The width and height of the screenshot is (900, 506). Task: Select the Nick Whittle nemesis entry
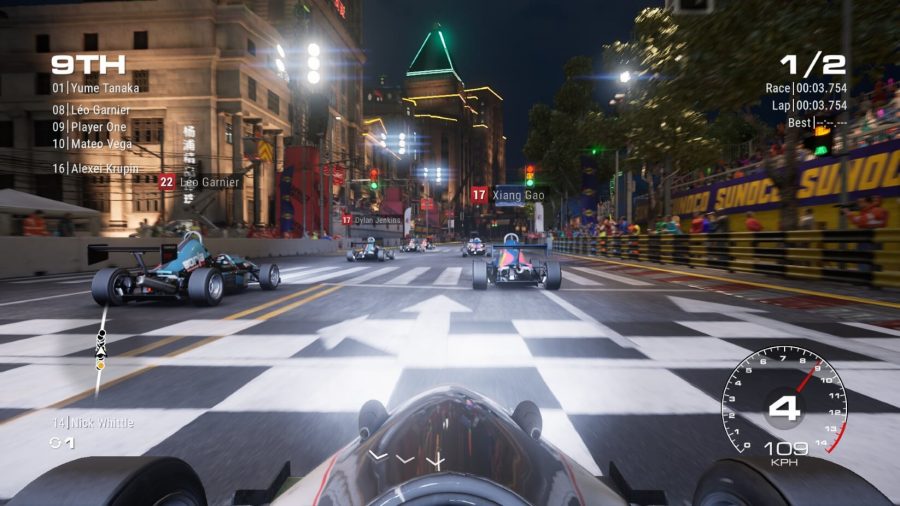coord(92,423)
